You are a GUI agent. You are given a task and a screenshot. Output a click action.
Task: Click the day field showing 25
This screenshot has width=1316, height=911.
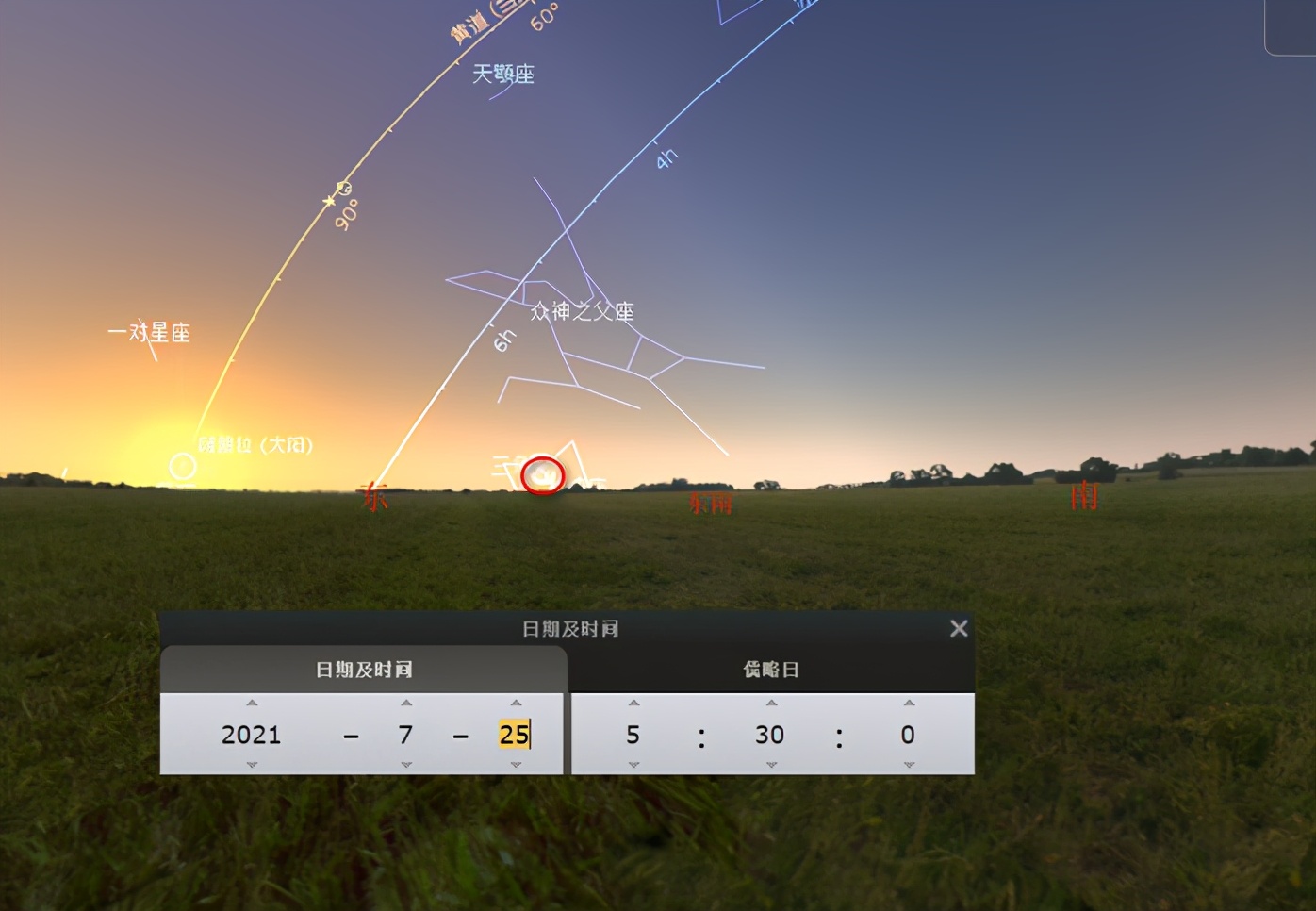point(514,735)
